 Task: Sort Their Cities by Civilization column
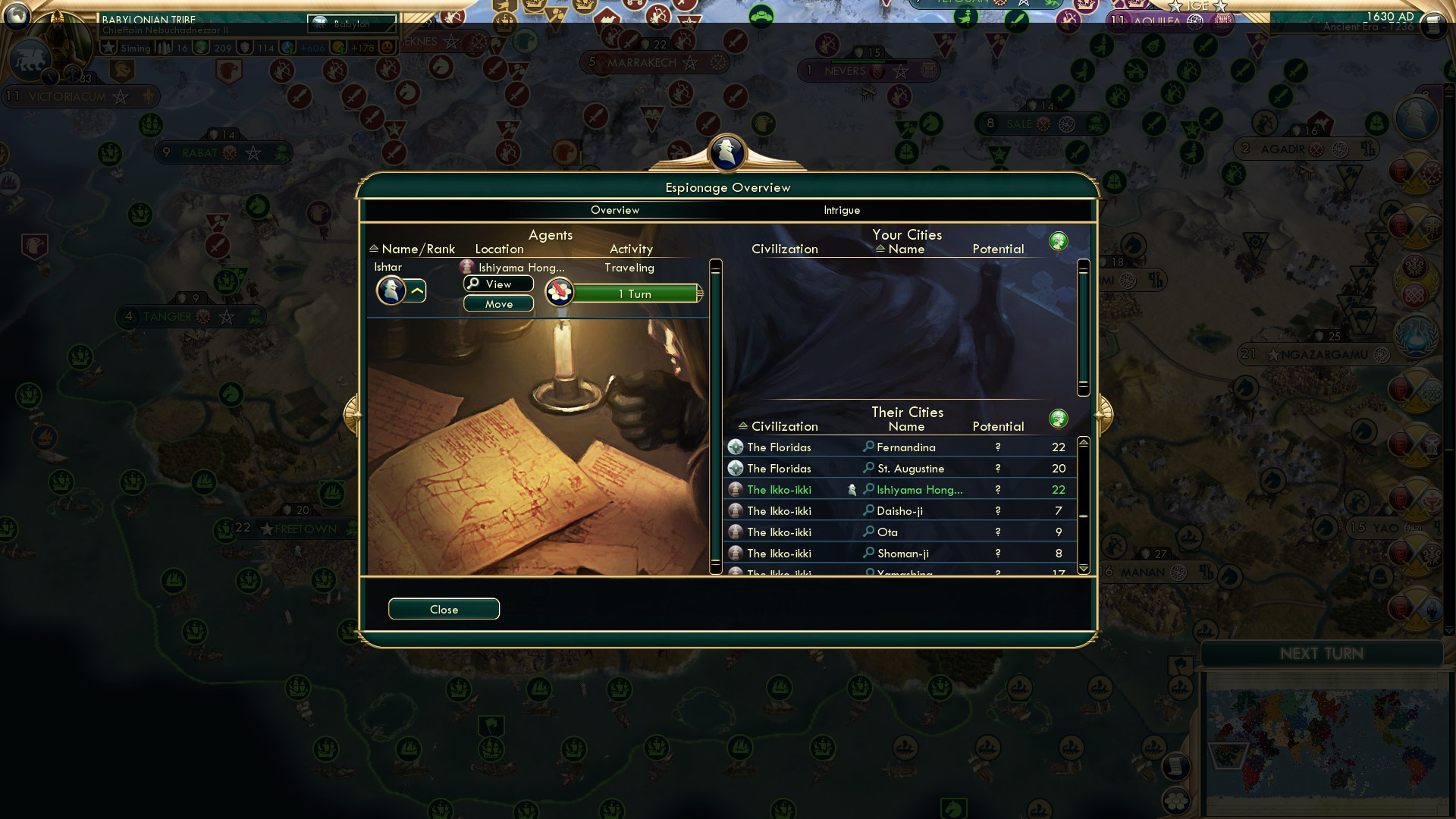784,426
